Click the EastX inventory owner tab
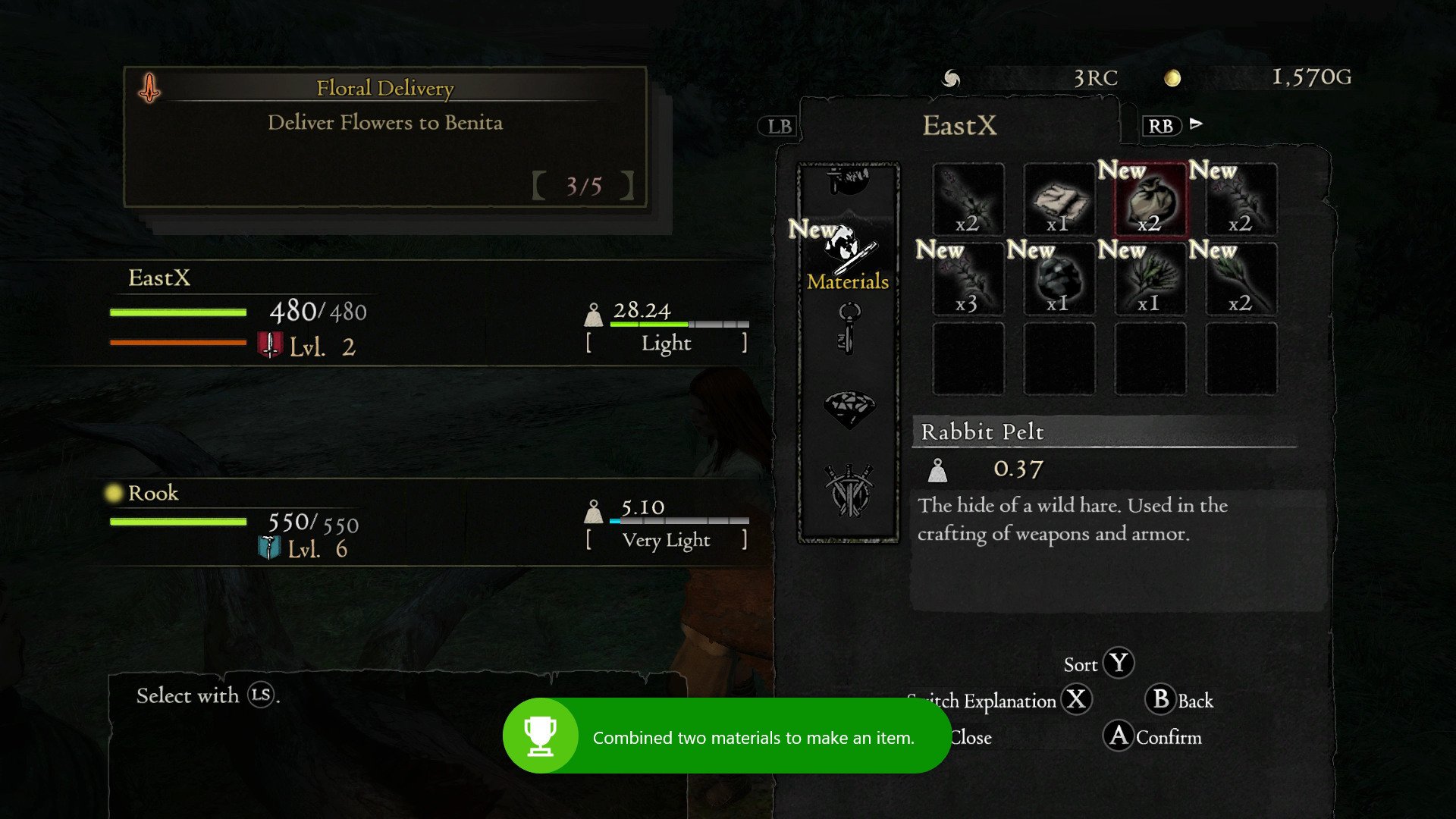Viewport: 1456px width, 819px height. (959, 126)
